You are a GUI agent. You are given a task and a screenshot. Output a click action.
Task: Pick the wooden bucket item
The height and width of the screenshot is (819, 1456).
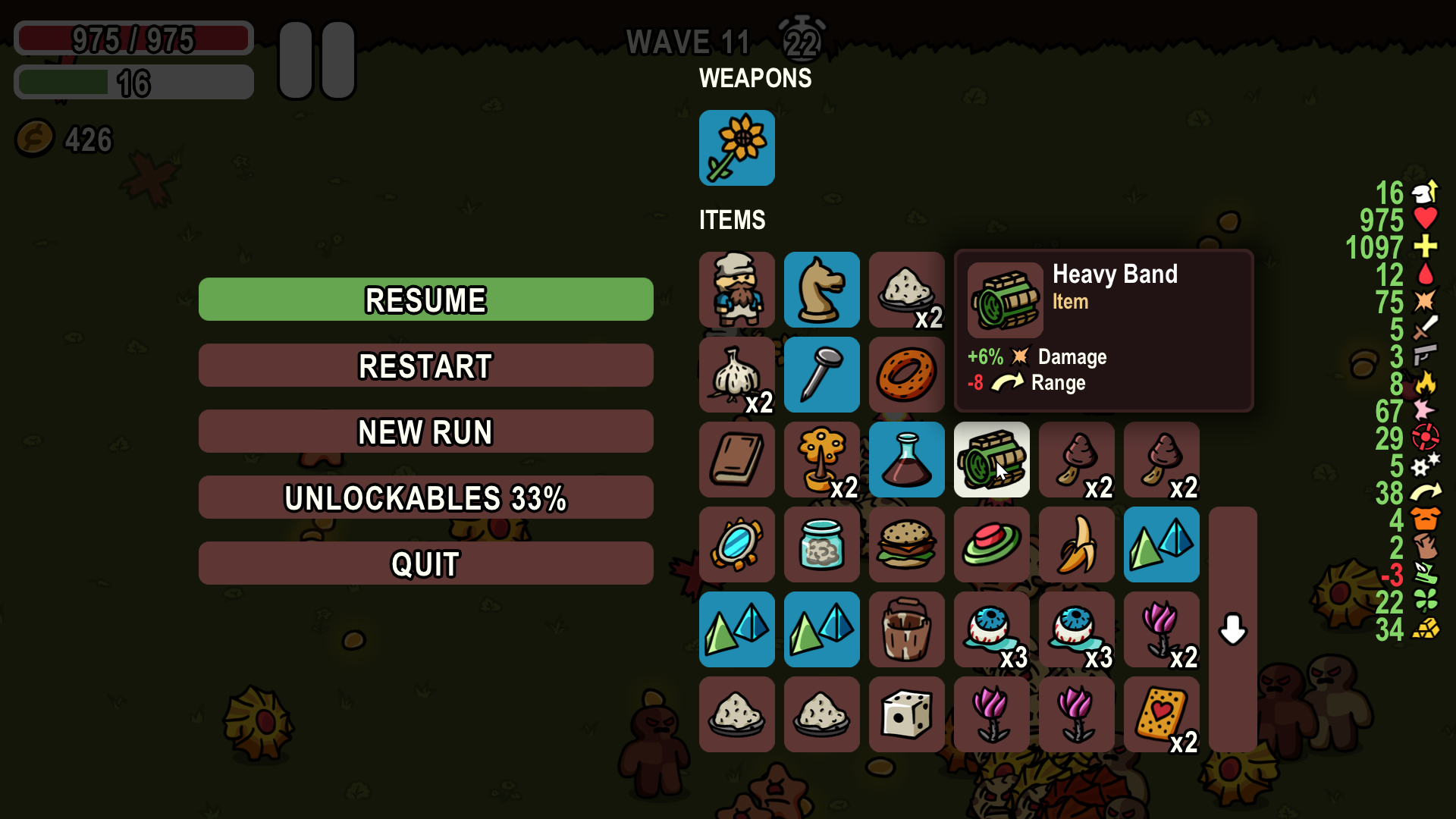click(906, 629)
